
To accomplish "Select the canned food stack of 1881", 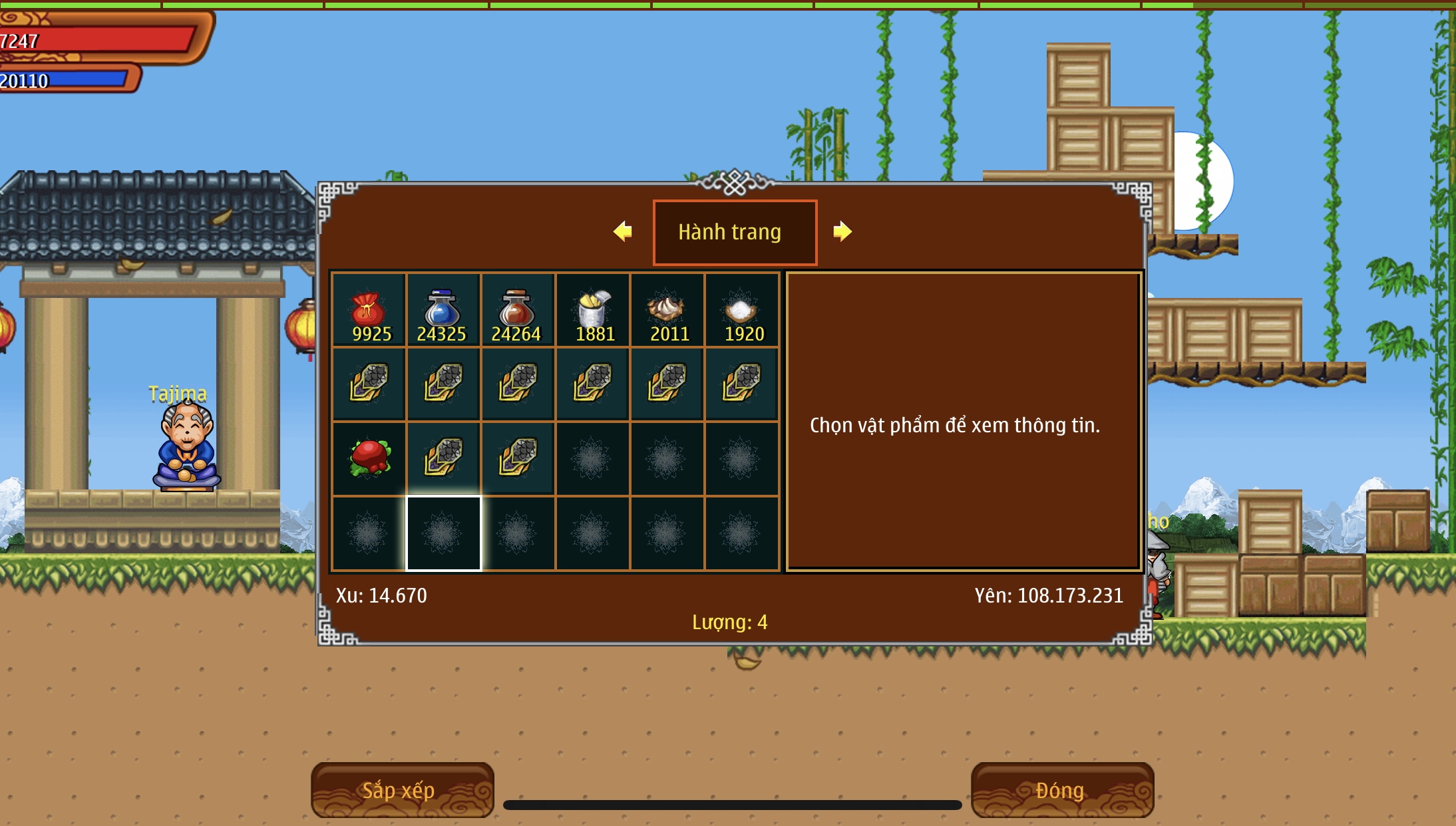I will coord(593,311).
